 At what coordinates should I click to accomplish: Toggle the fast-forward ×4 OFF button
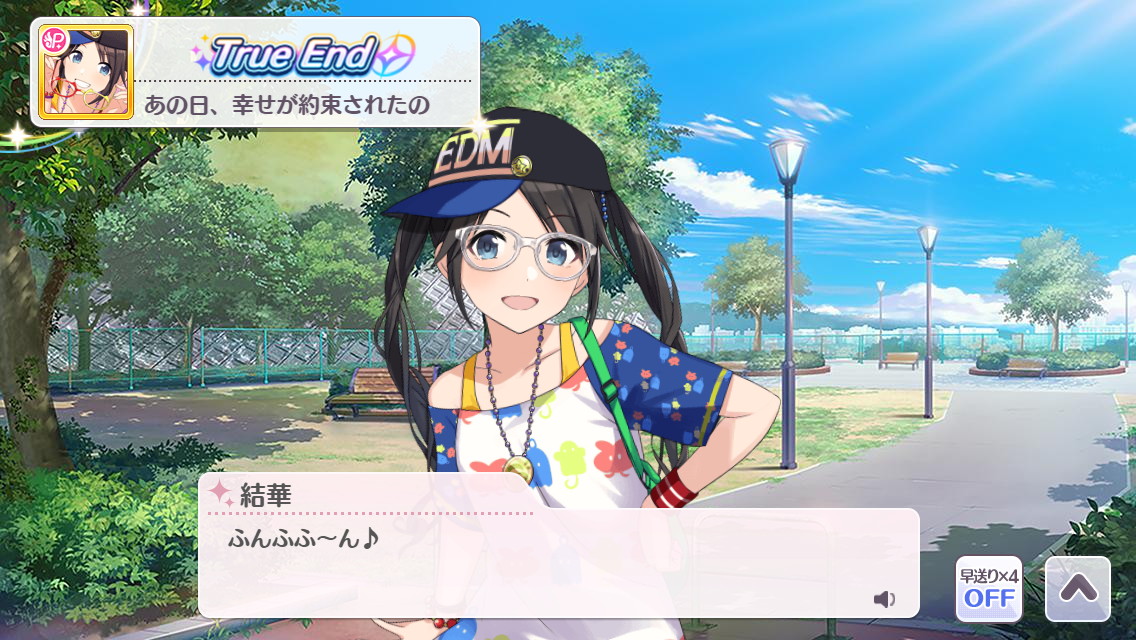point(988,589)
